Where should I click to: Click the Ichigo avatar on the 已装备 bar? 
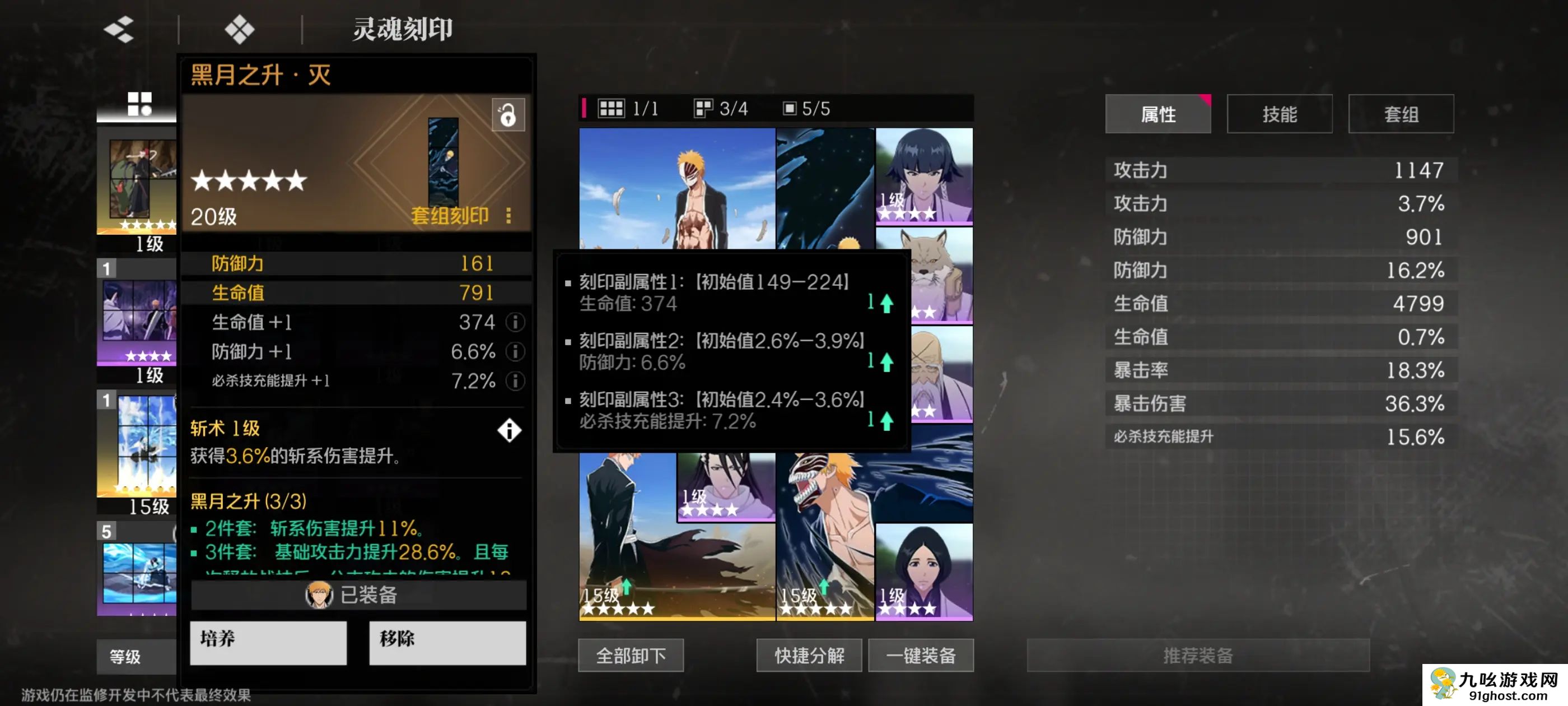pos(319,596)
